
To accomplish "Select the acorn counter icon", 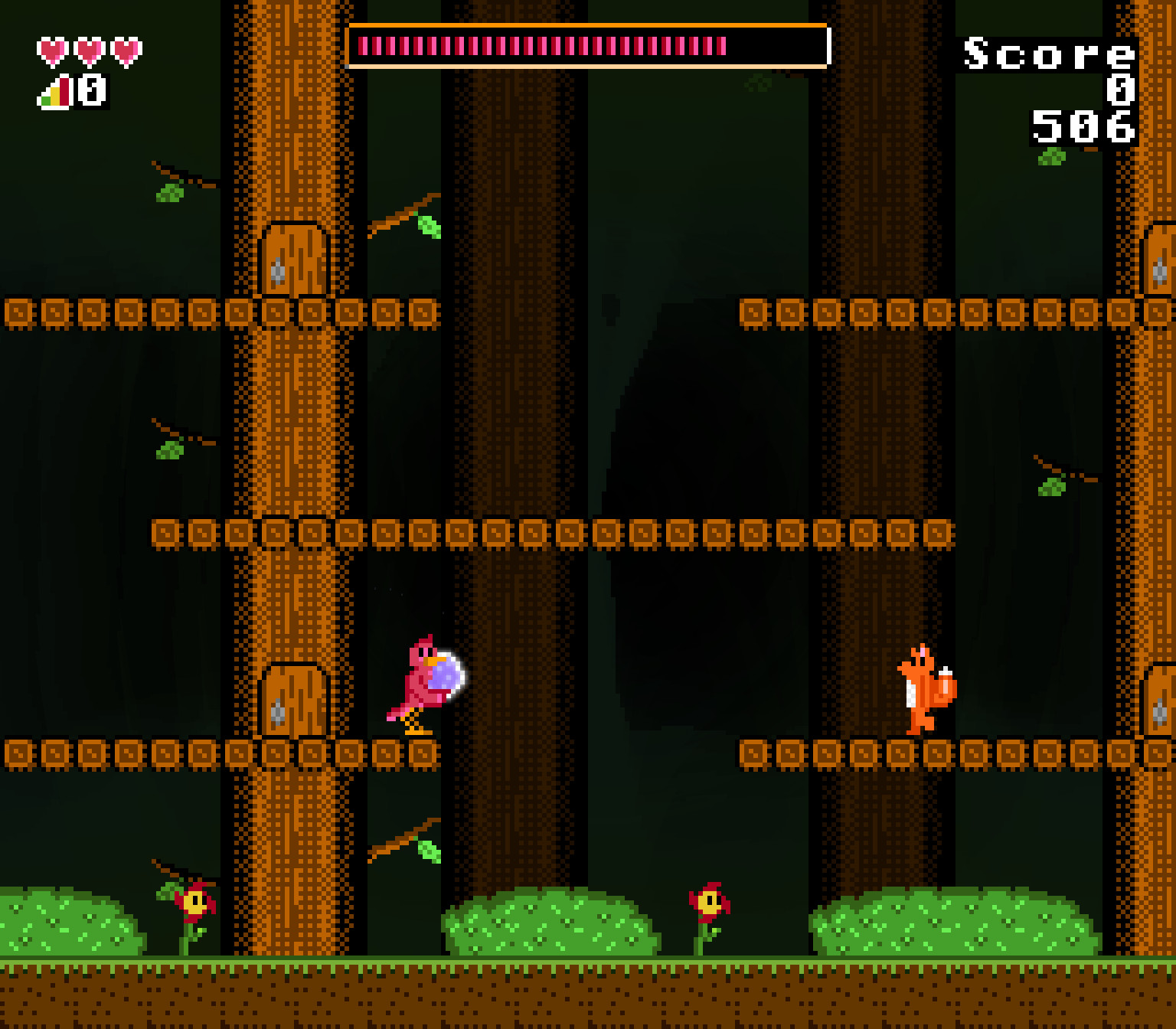I will coord(51,93).
